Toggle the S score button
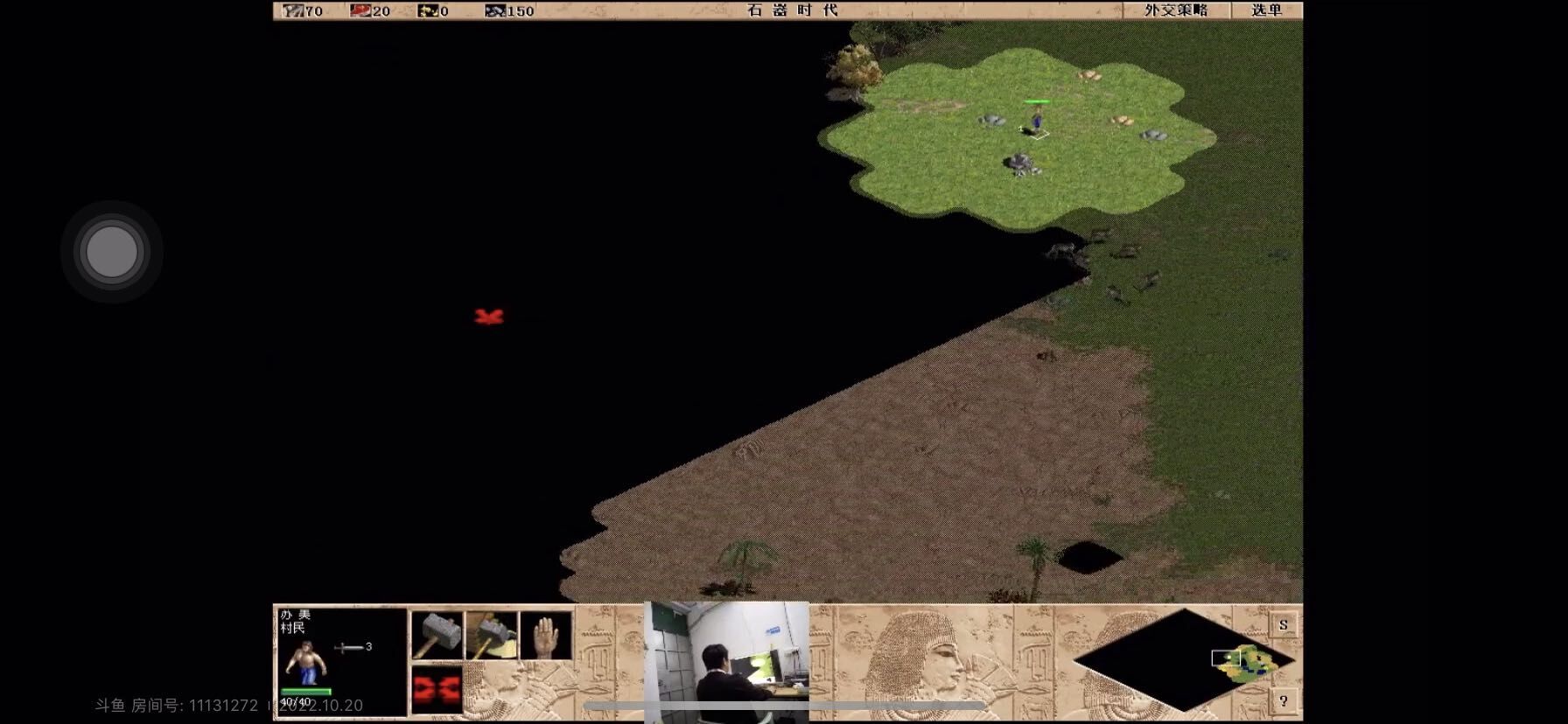 (x=1283, y=624)
